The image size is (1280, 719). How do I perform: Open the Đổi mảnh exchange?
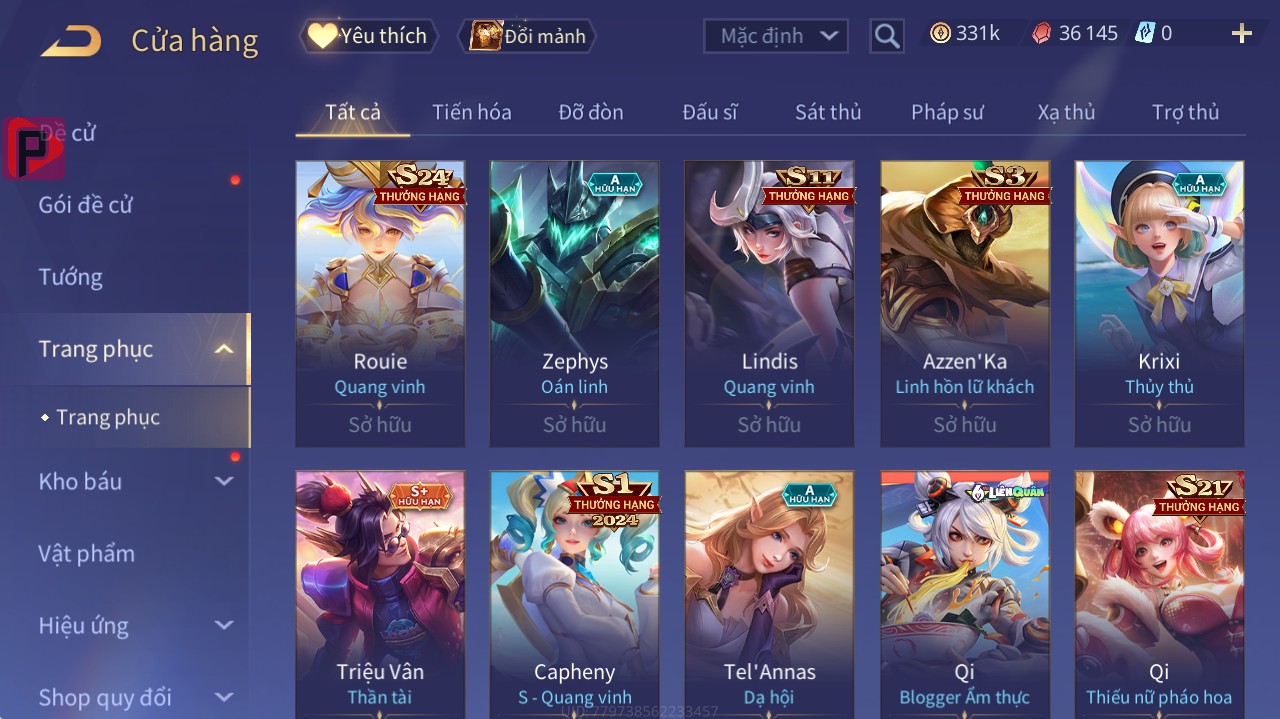[x=528, y=36]
